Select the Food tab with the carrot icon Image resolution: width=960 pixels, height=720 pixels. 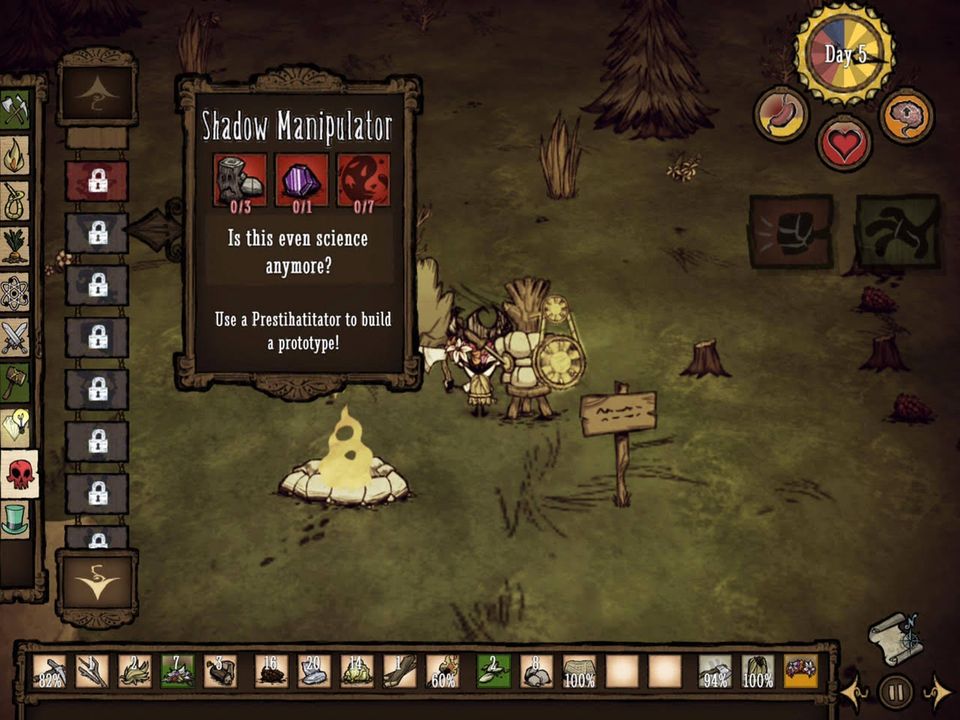click(x=15, y=246)
